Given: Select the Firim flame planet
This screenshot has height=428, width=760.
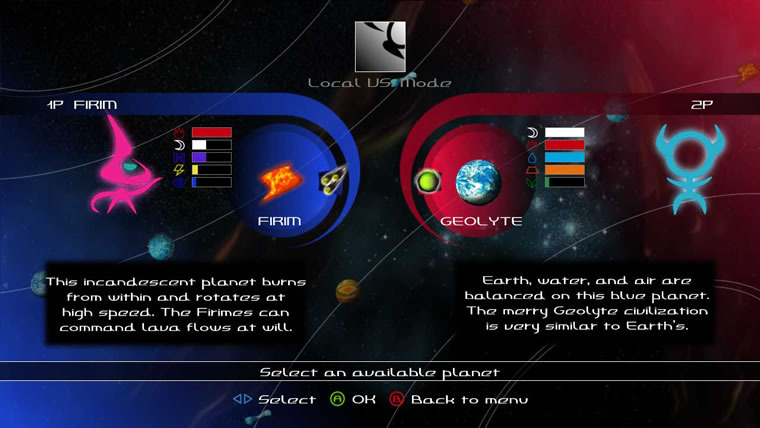Looking at the screenshot, I should click(x=280, y=182).
